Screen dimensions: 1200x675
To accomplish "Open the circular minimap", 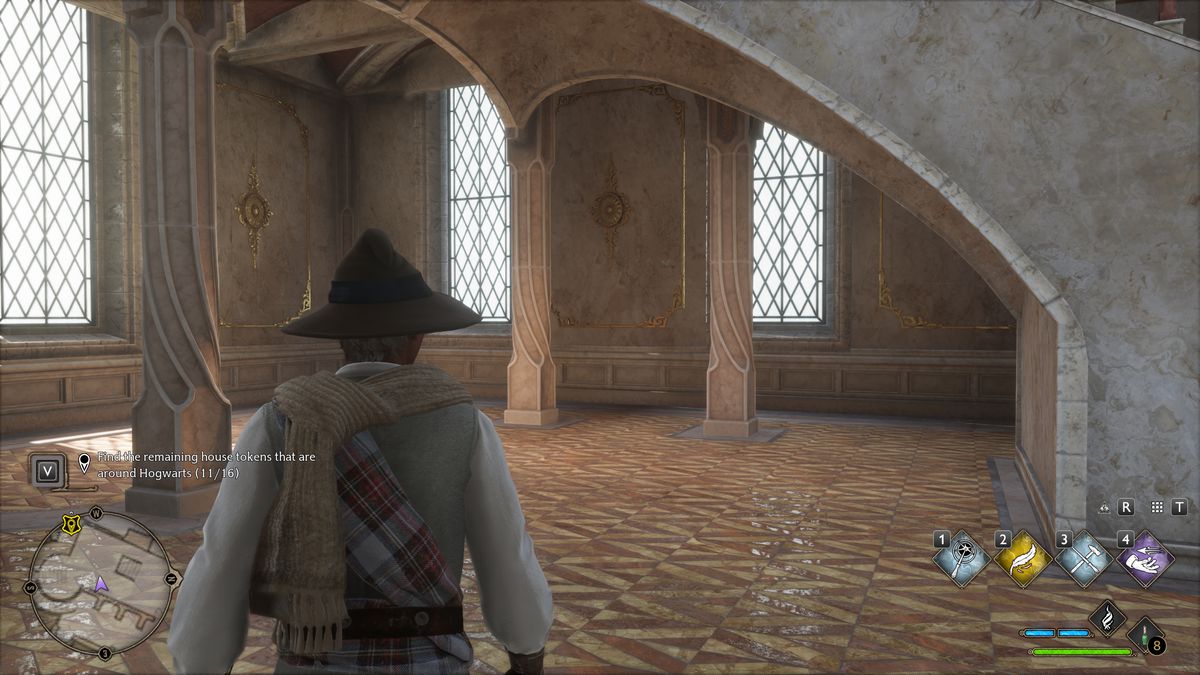I will click(100, 582).
